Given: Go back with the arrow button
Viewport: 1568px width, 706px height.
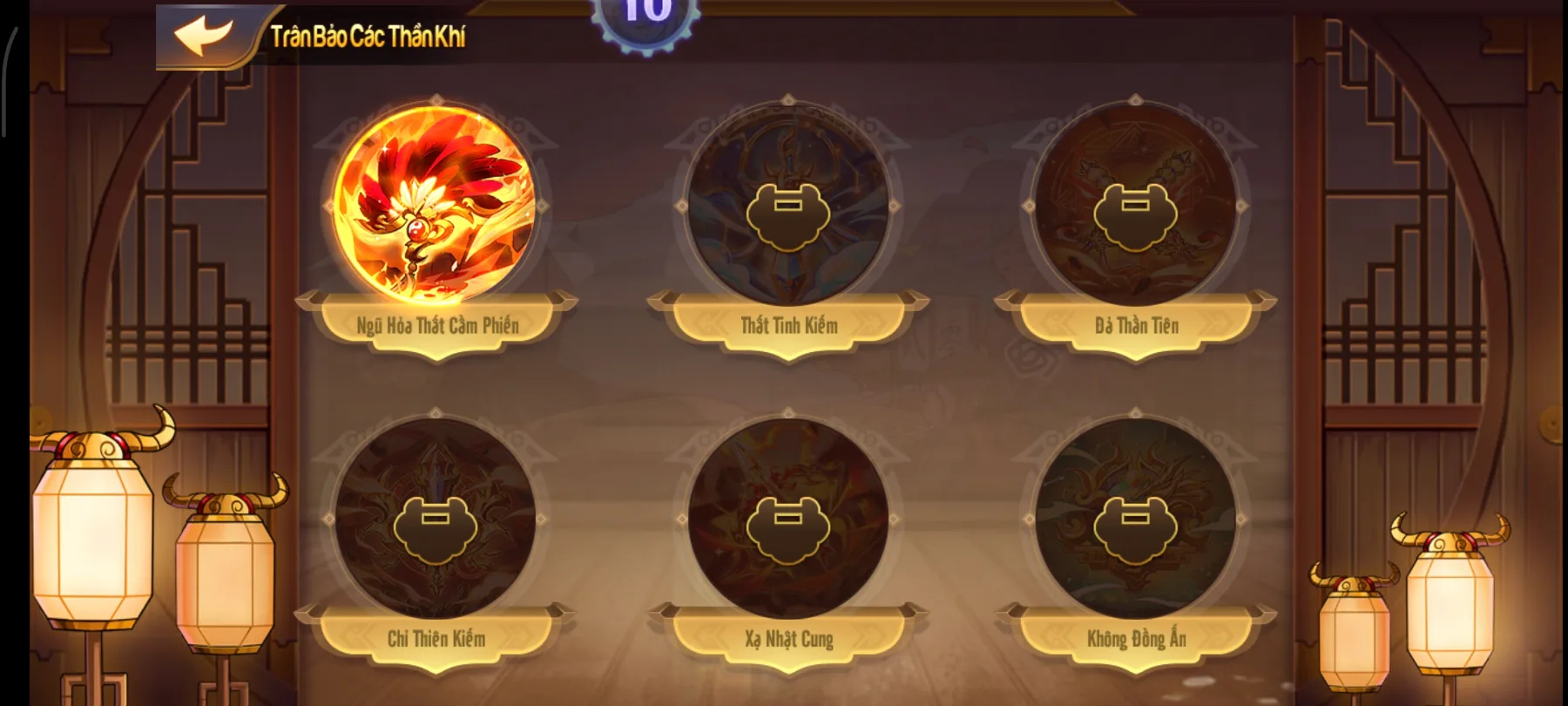Looking at the screenshot, I should pyautogui.click(x=204, y=36).
